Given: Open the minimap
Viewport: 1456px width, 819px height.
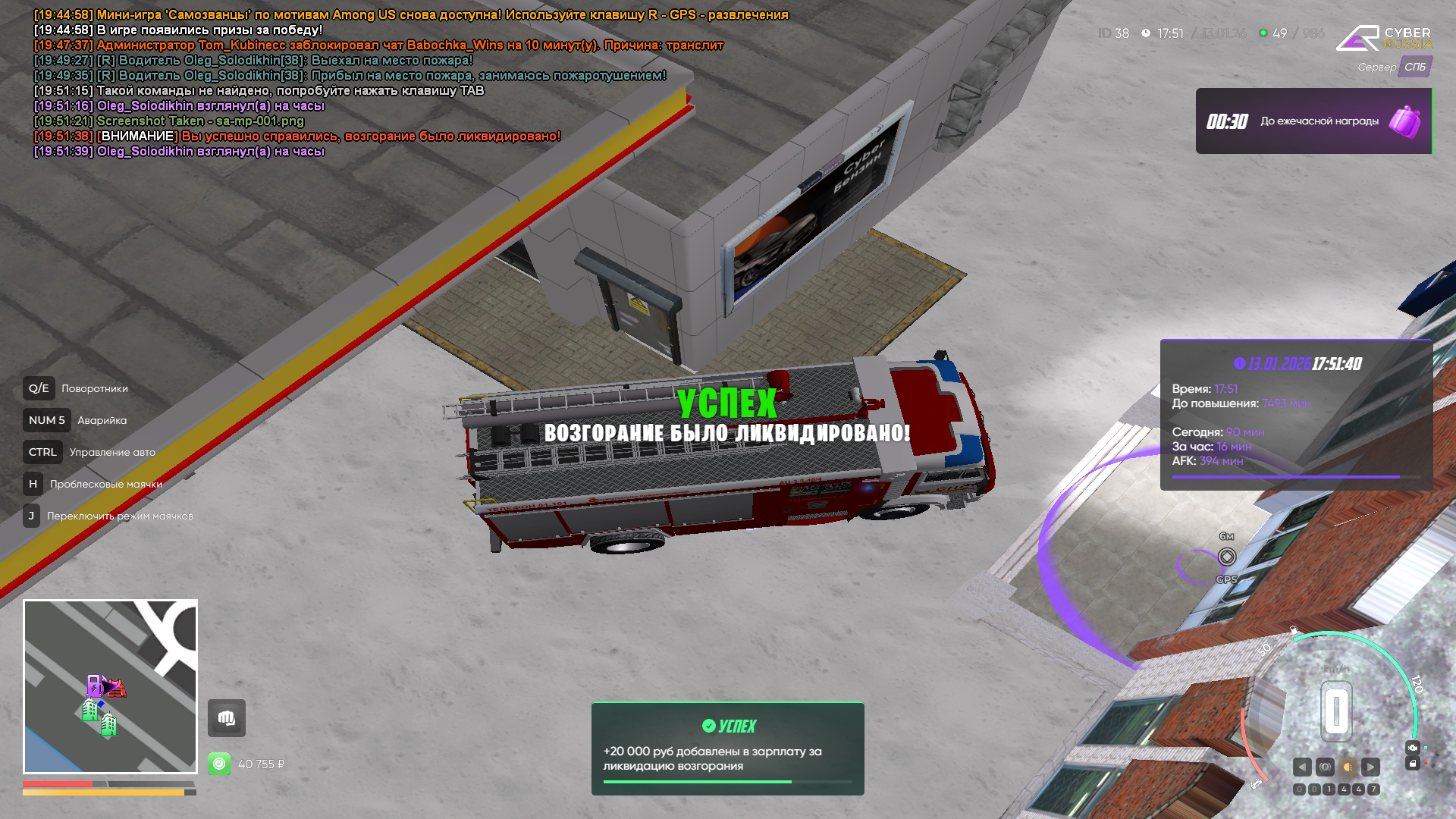Looking at the screenshot, I should tap(110, 686).
